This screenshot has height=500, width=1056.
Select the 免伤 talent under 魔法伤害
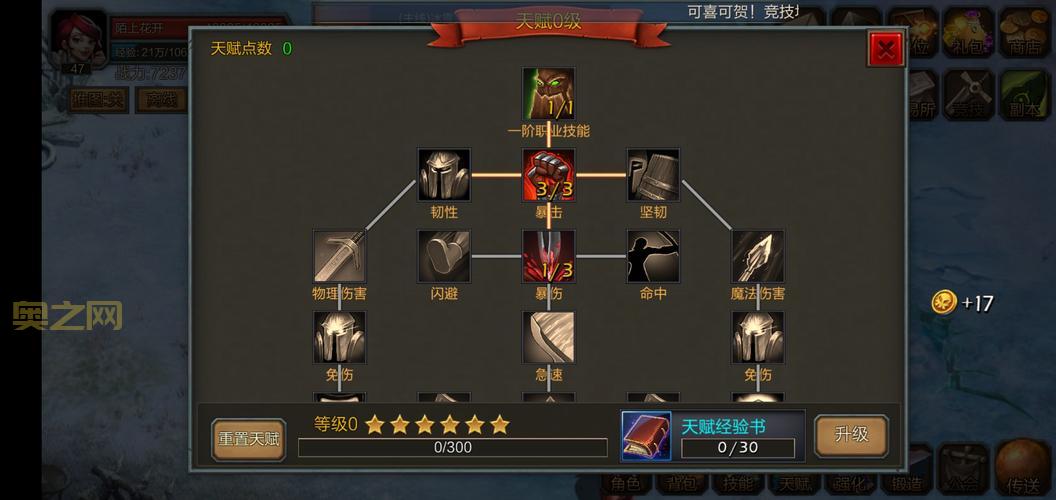click(x=757, y=337)
